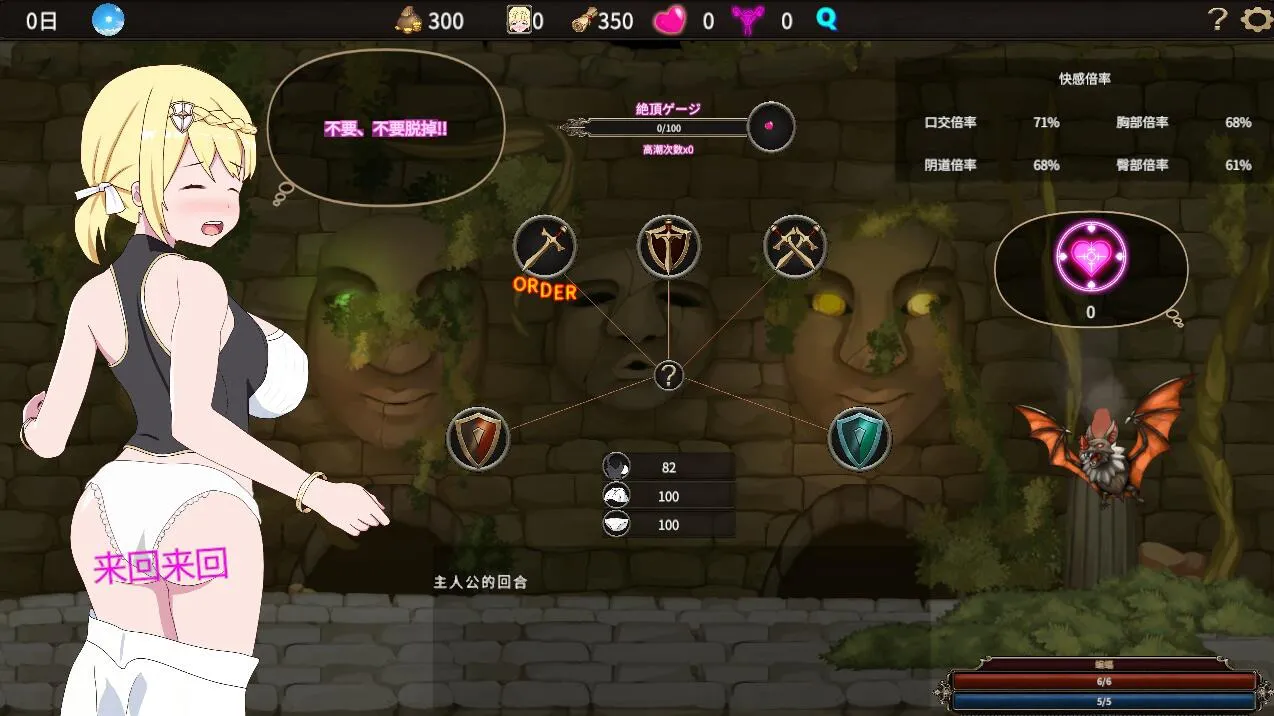Click the blue Q icon
The image size is (1274, 716).
(826, 19)
